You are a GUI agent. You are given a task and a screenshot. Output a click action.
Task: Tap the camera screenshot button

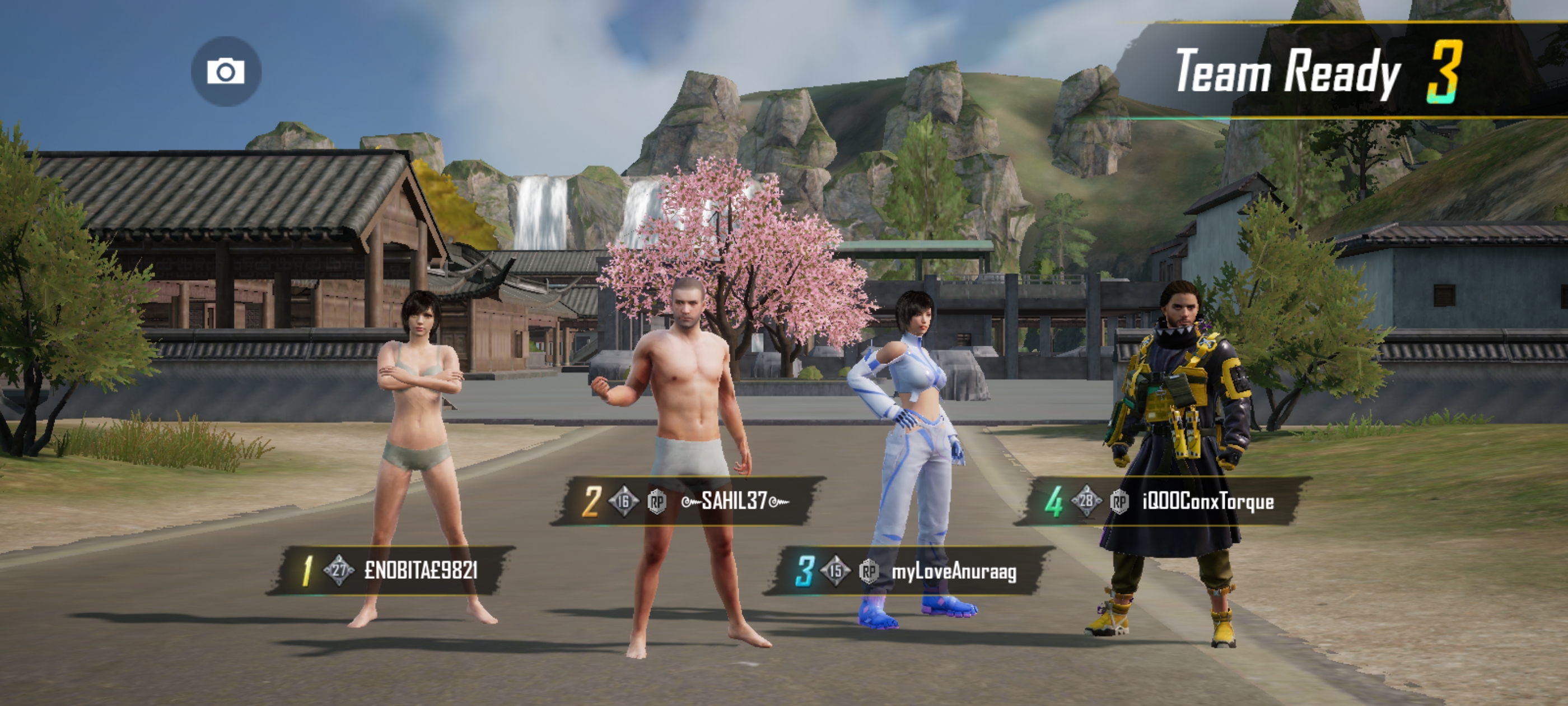226,71
